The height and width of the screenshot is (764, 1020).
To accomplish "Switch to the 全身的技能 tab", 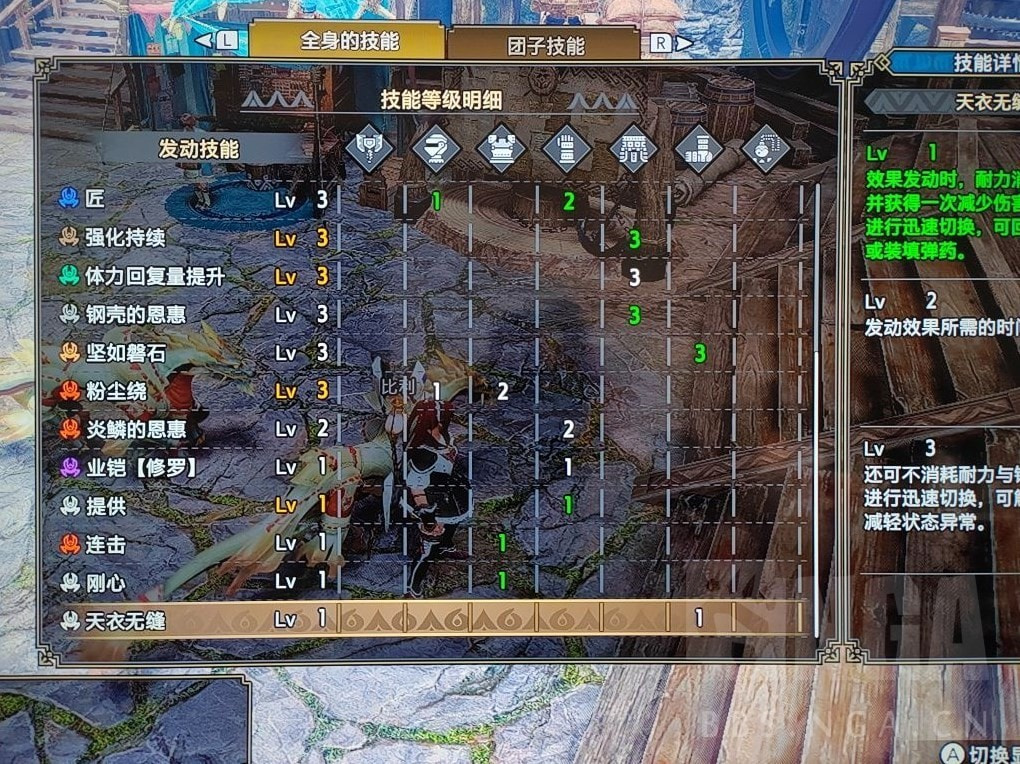I will coord(348,42).
